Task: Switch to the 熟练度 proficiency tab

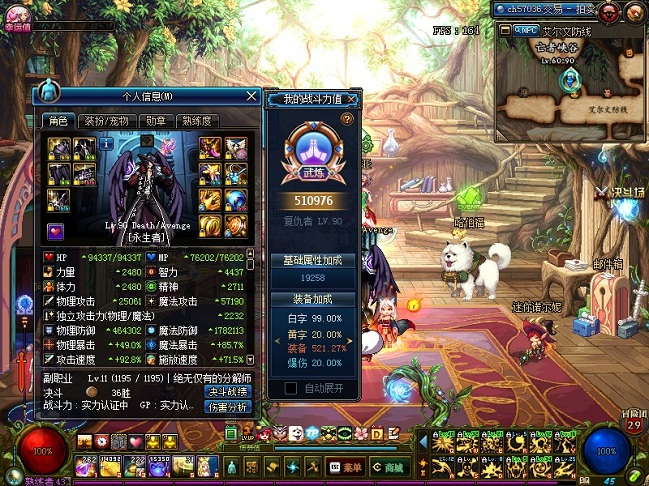Action: pos(198,121)
